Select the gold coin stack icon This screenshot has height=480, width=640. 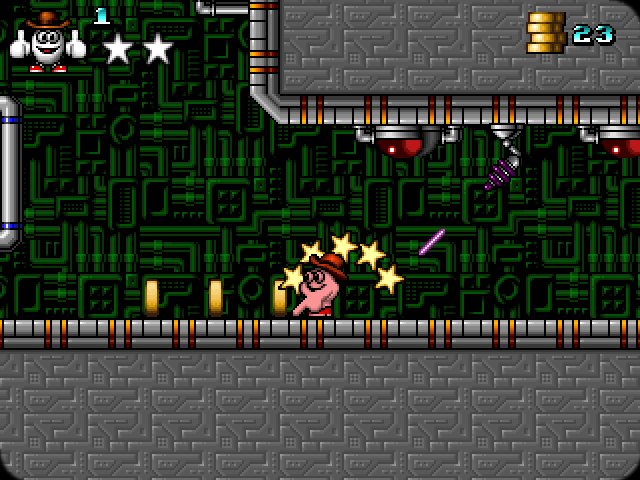point(545,32)
